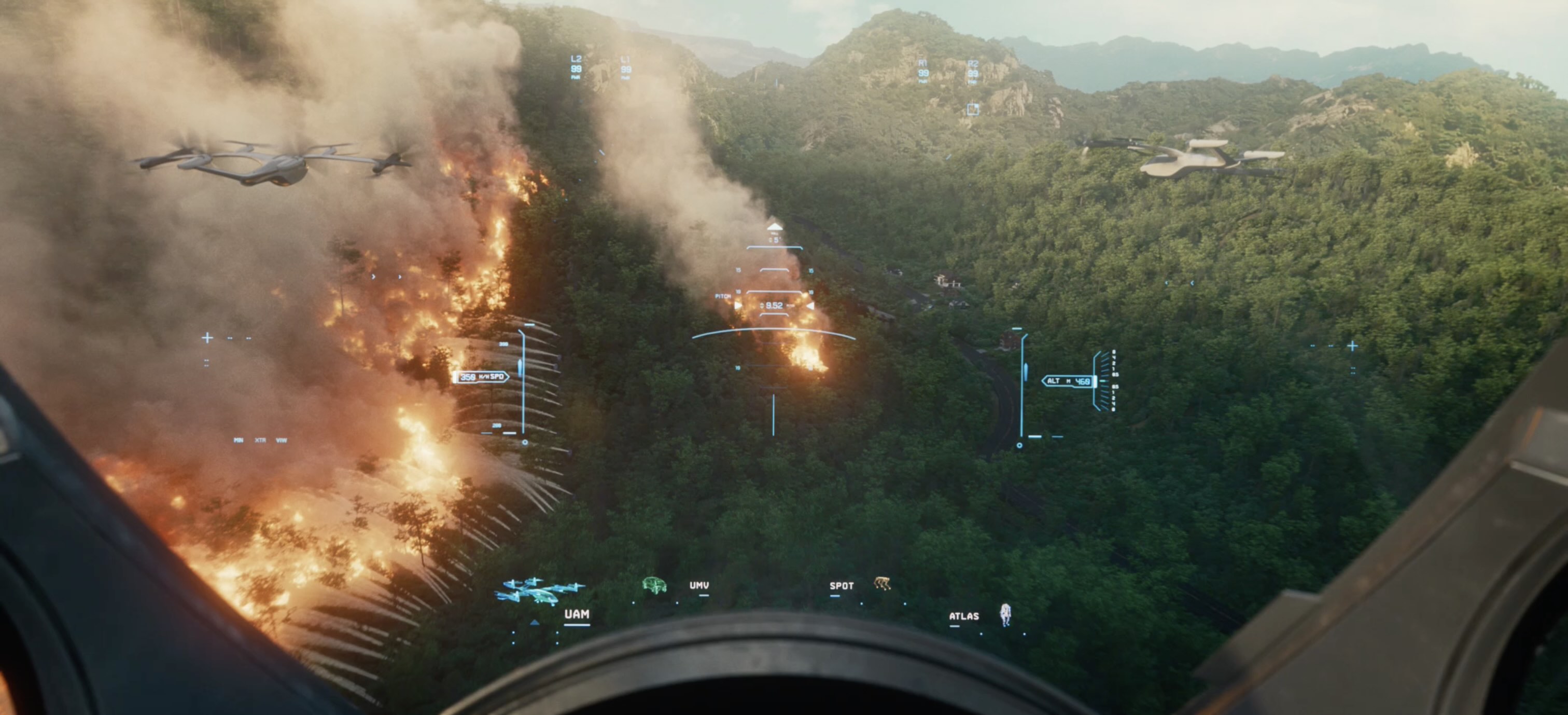Image resolution: width=1568 pixels, height=715 pixels.
Task: Choose the white humanoid robot icon
Action: pyautogui.click(x=1005, y=614)
